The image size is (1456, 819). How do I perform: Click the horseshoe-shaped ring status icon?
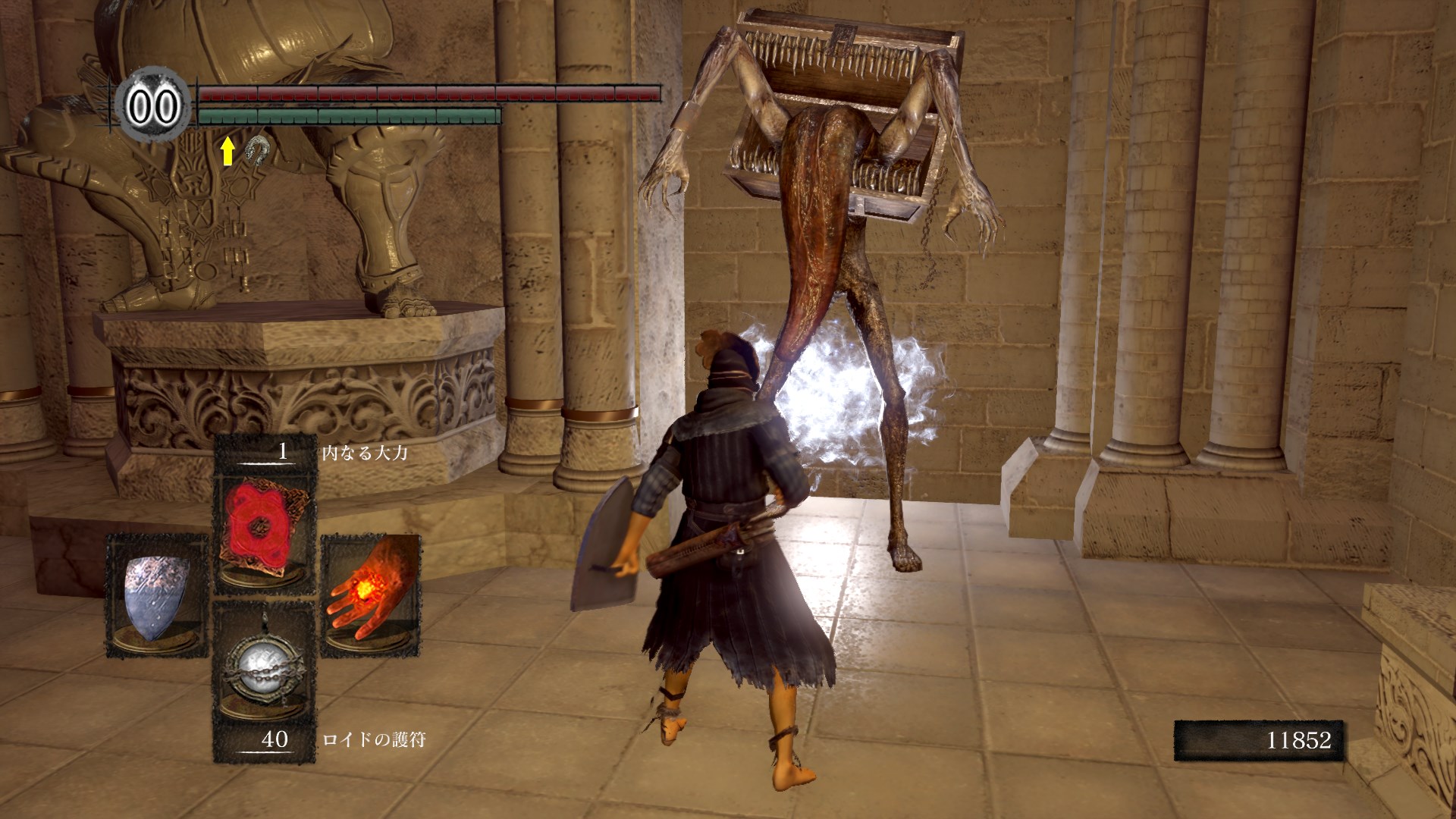(258, 150)
